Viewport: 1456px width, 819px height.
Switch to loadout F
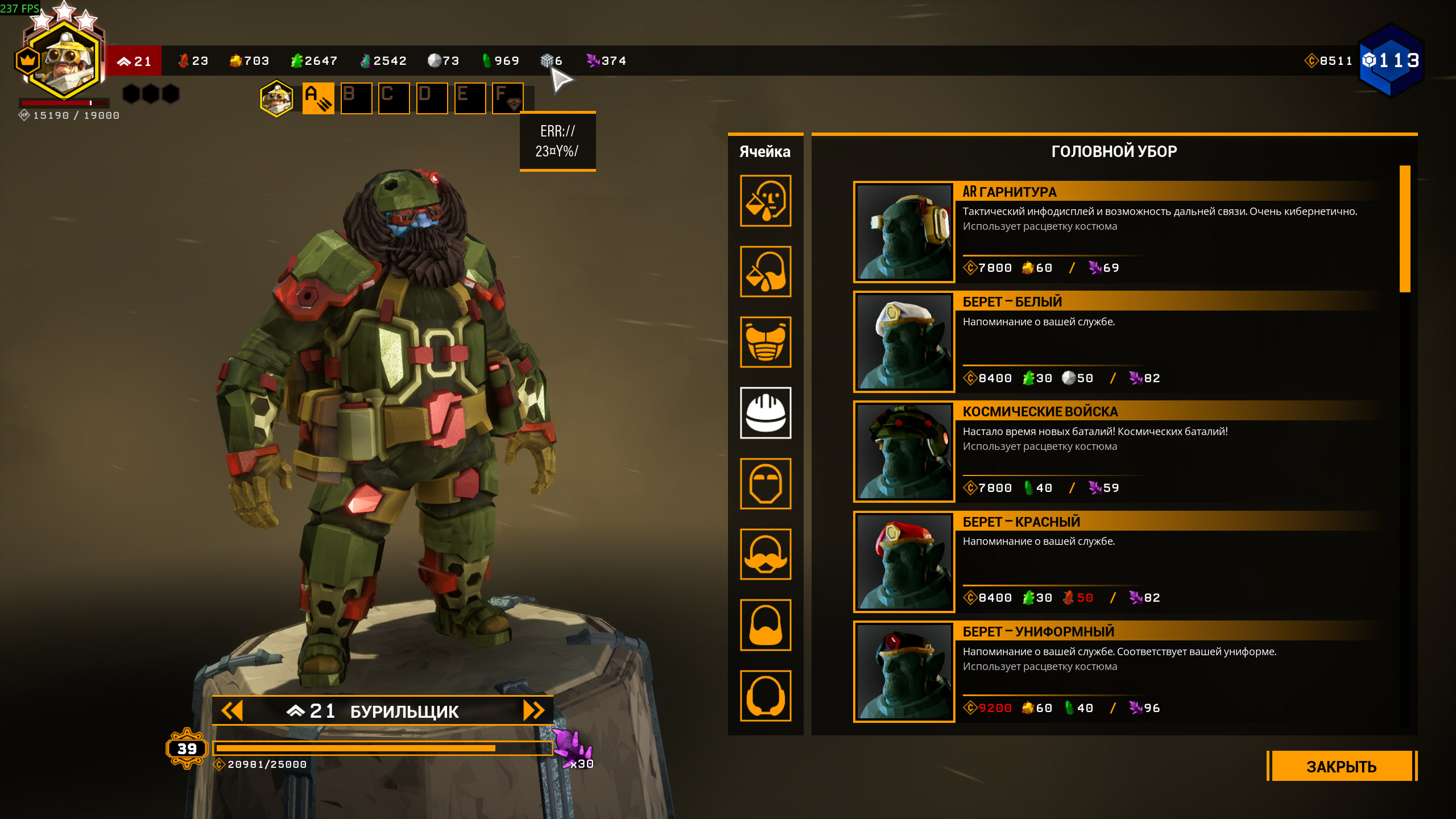pyautogui.click(x=507, y=98)
